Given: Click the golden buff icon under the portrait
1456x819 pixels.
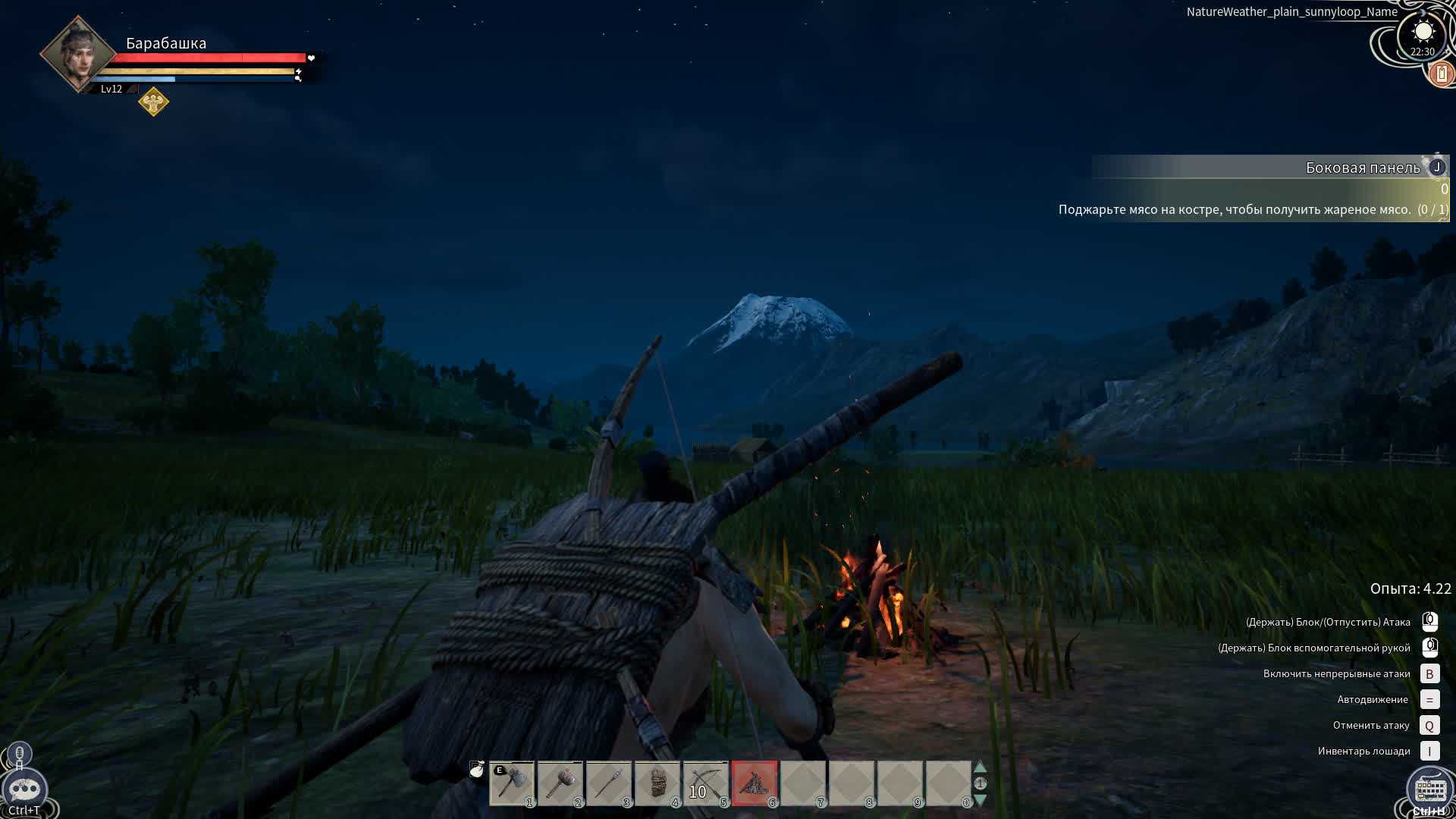Looking at the screenshot, I should (153, 102).
